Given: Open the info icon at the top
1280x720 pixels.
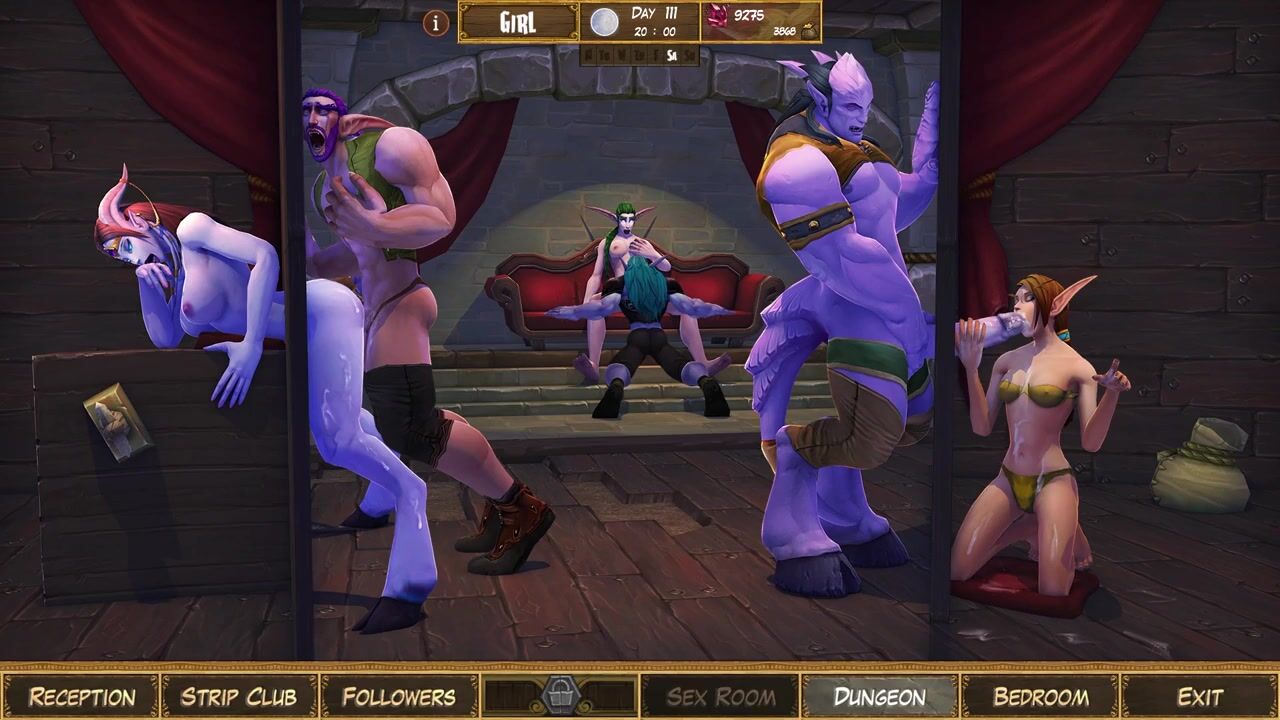Looking at the screenshot, I should click(x=436, y=22).
